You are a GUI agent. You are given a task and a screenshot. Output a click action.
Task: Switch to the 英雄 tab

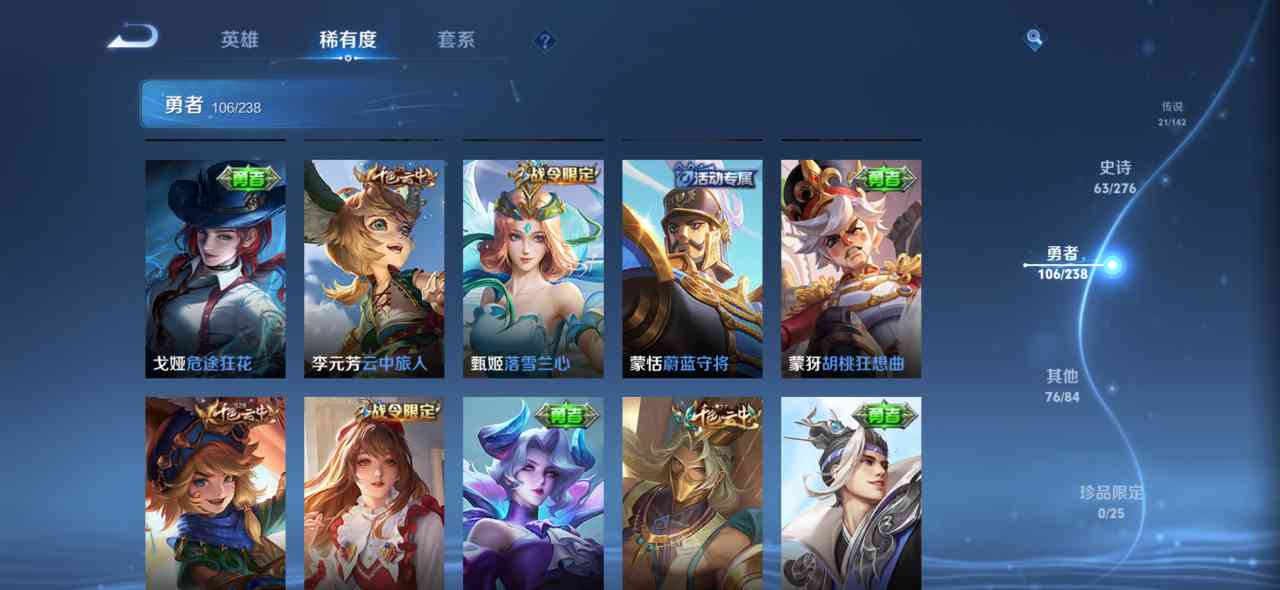pyautogui.click(x=240, y=40)
